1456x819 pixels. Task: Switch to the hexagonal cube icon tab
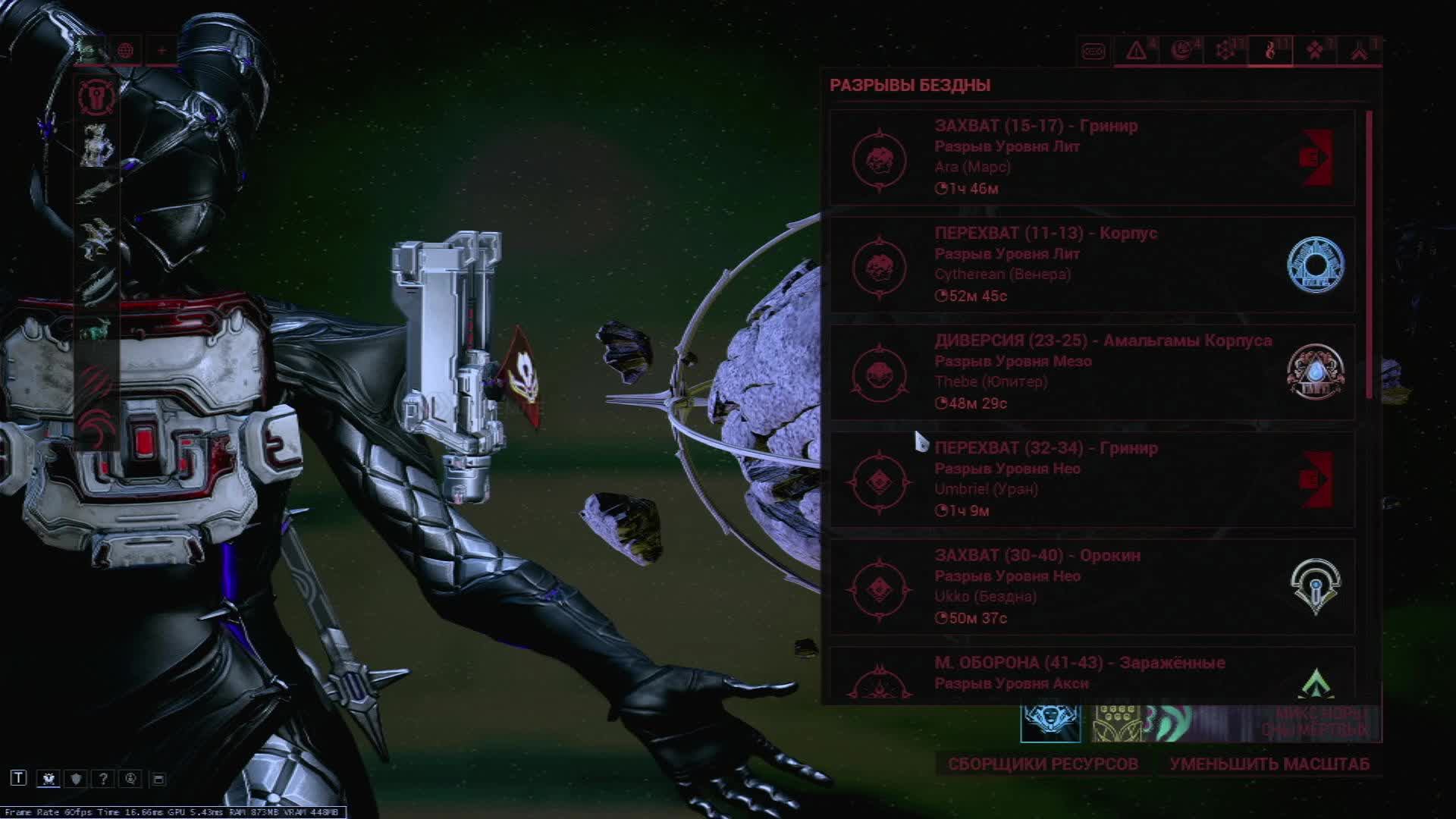coord(1225,51)
